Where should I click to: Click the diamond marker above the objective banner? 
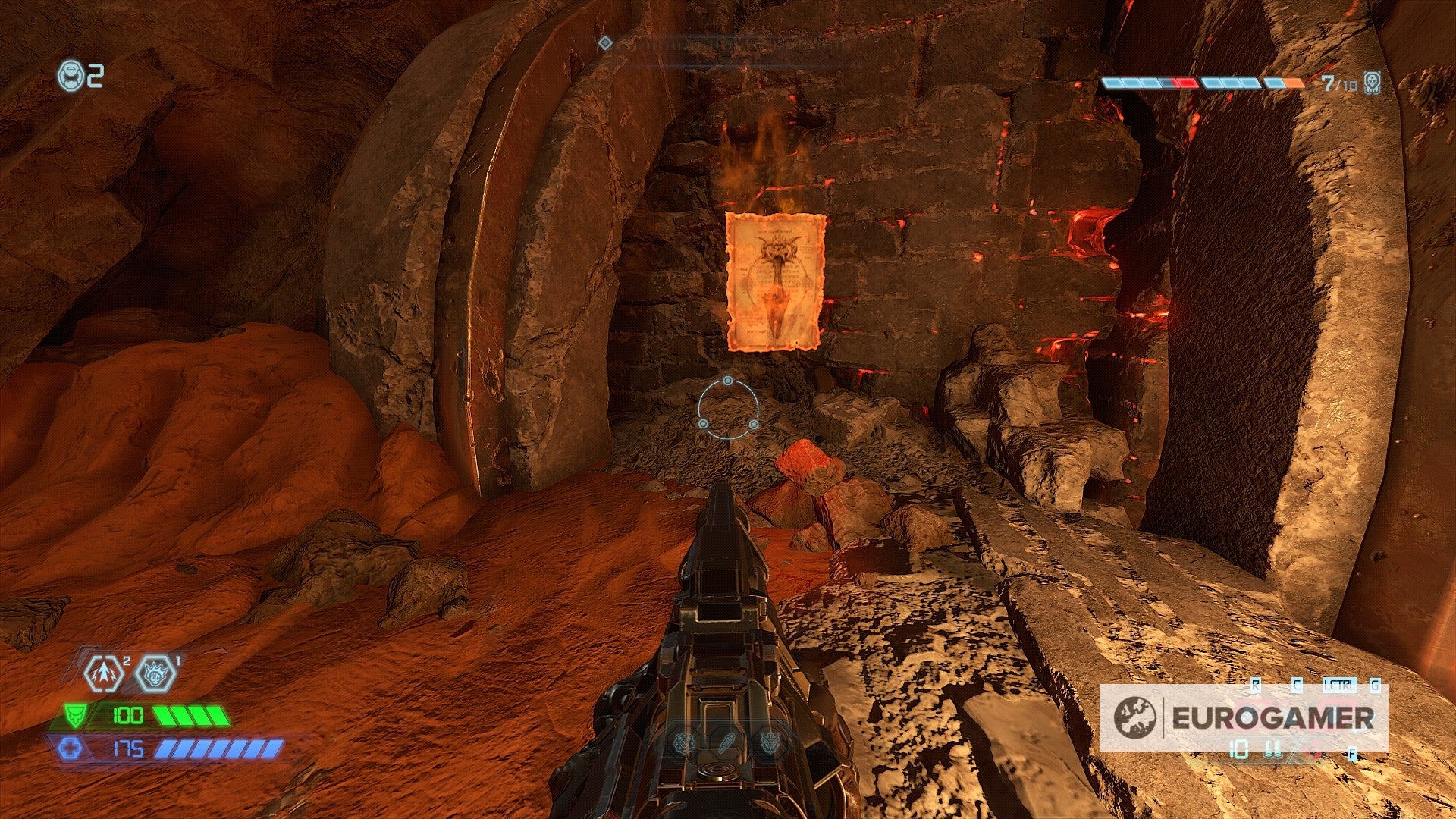tap(604, 44)
